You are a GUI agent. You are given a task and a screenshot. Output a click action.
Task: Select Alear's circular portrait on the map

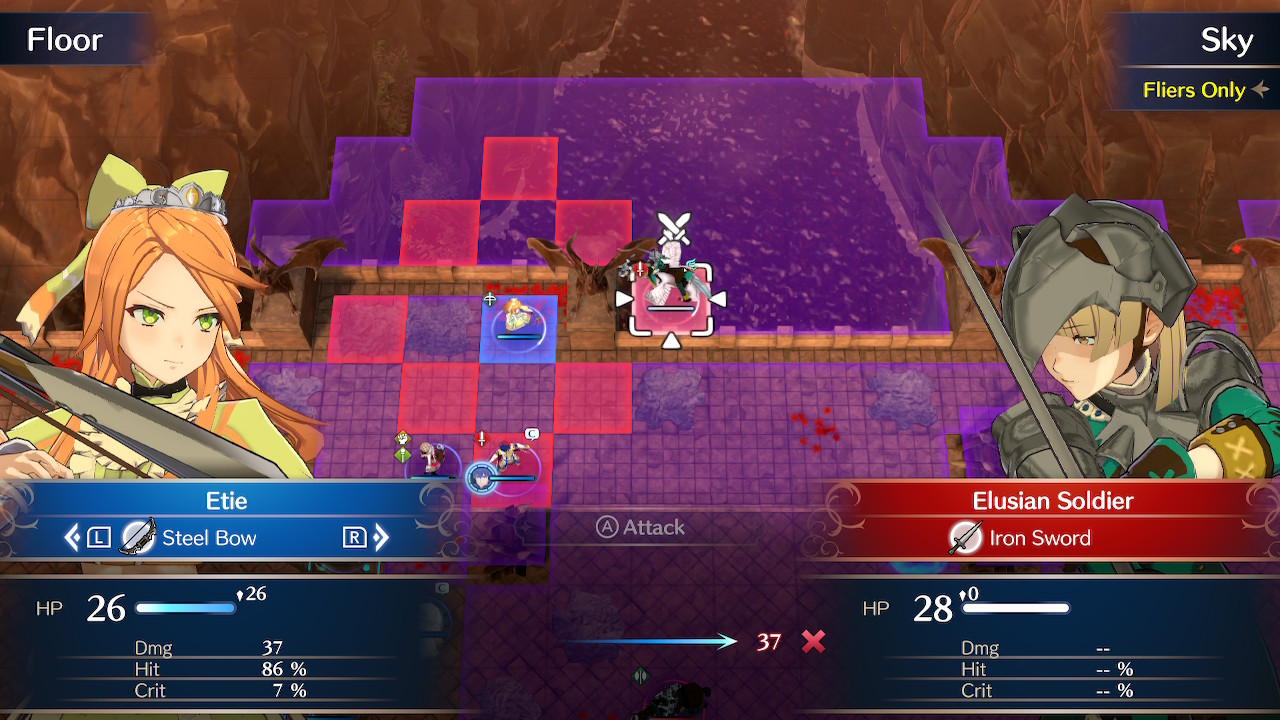480,476
